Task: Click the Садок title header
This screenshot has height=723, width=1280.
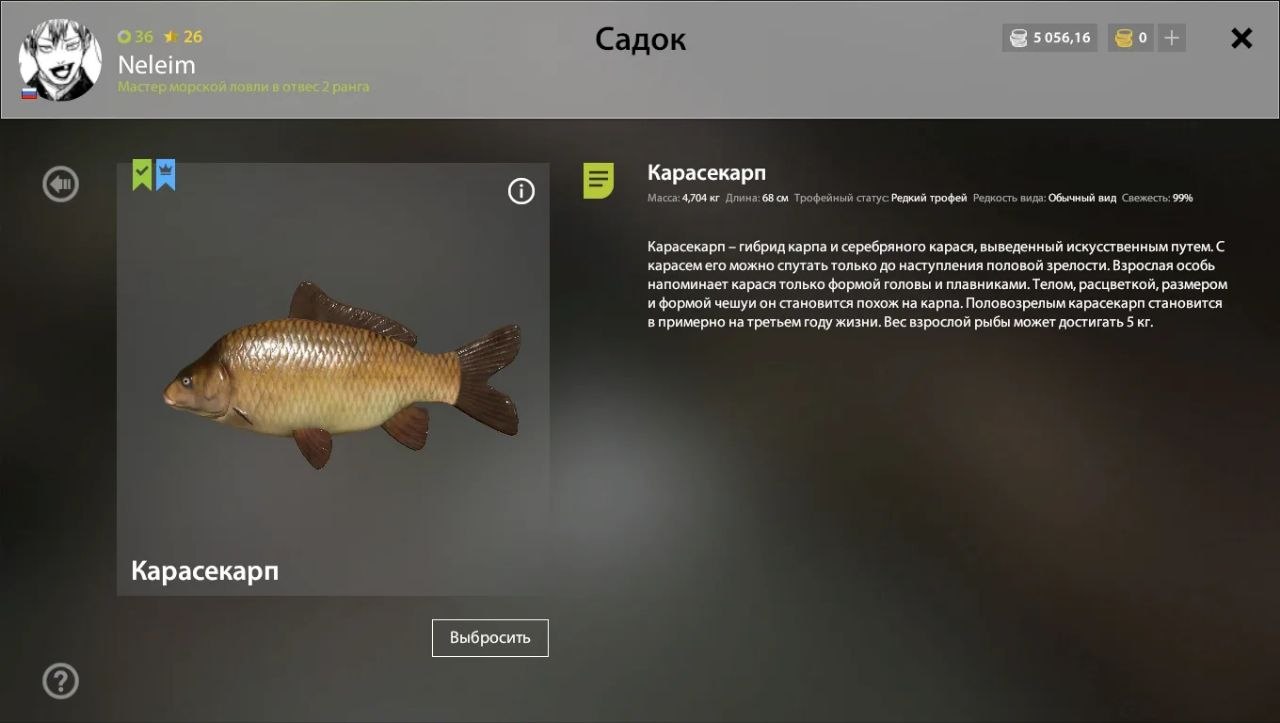Action: click(640, 39)
